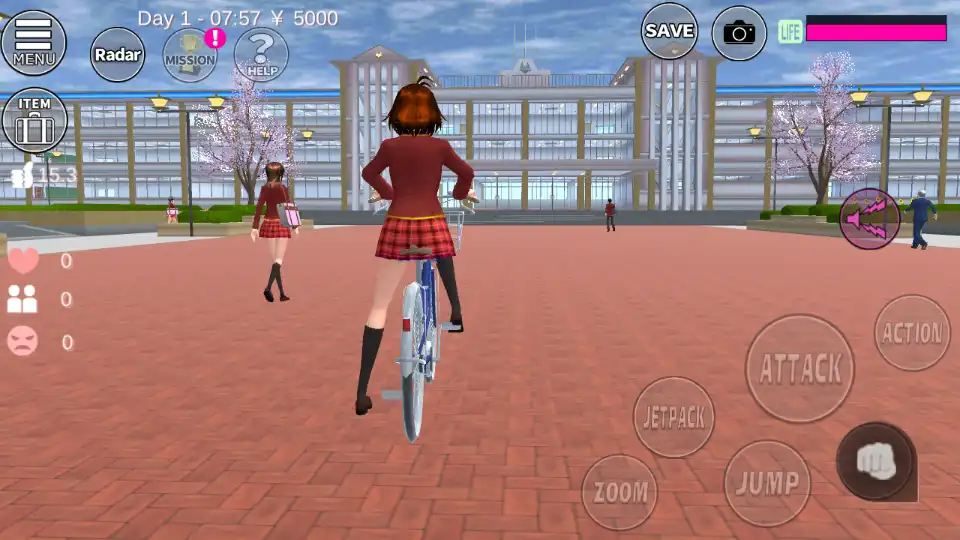This screenshot has height=540, width=960.
Task: Tap the JUMP button
Action: 767,483
